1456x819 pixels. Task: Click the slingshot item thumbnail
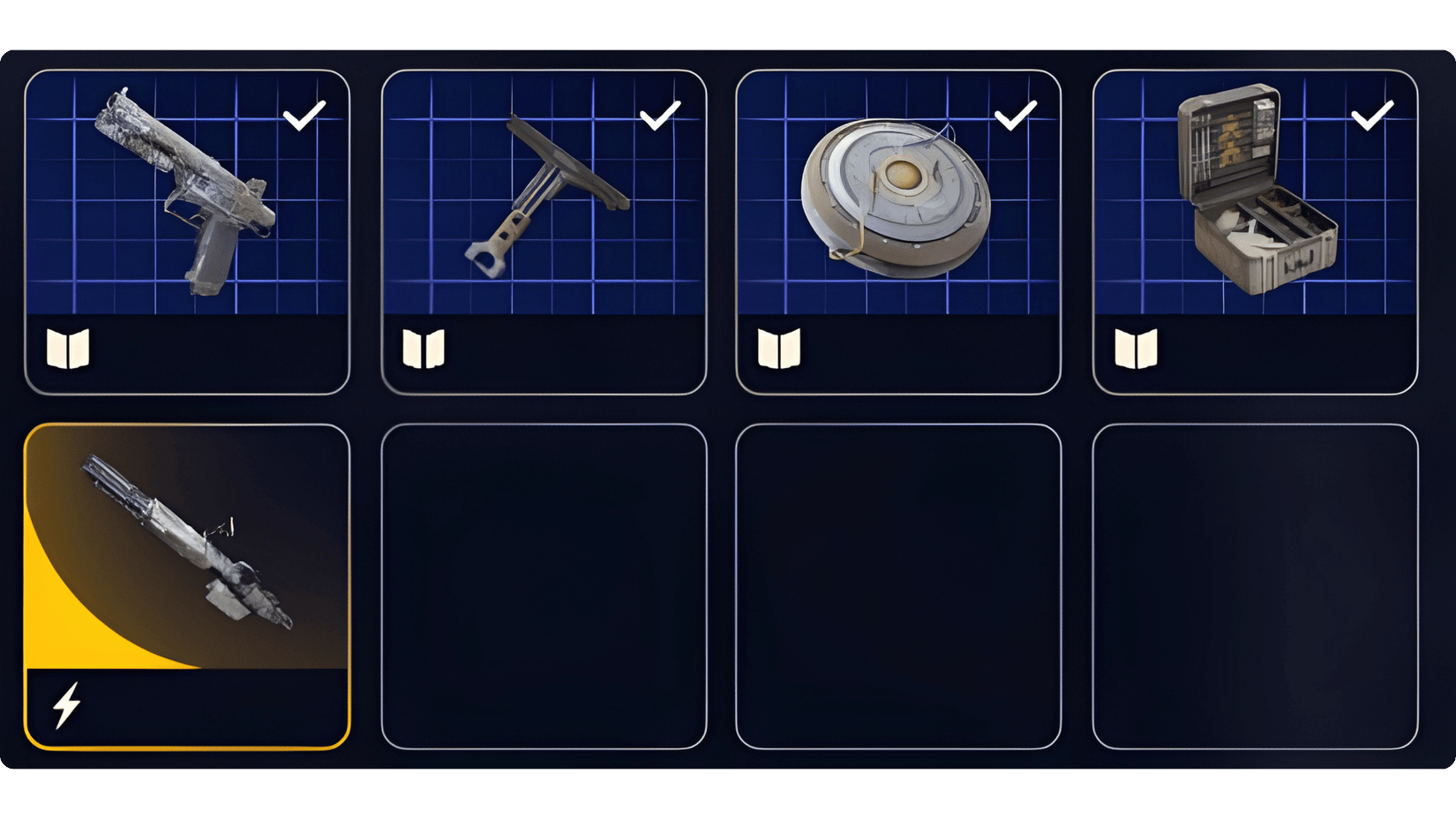[x=543, y=190]
